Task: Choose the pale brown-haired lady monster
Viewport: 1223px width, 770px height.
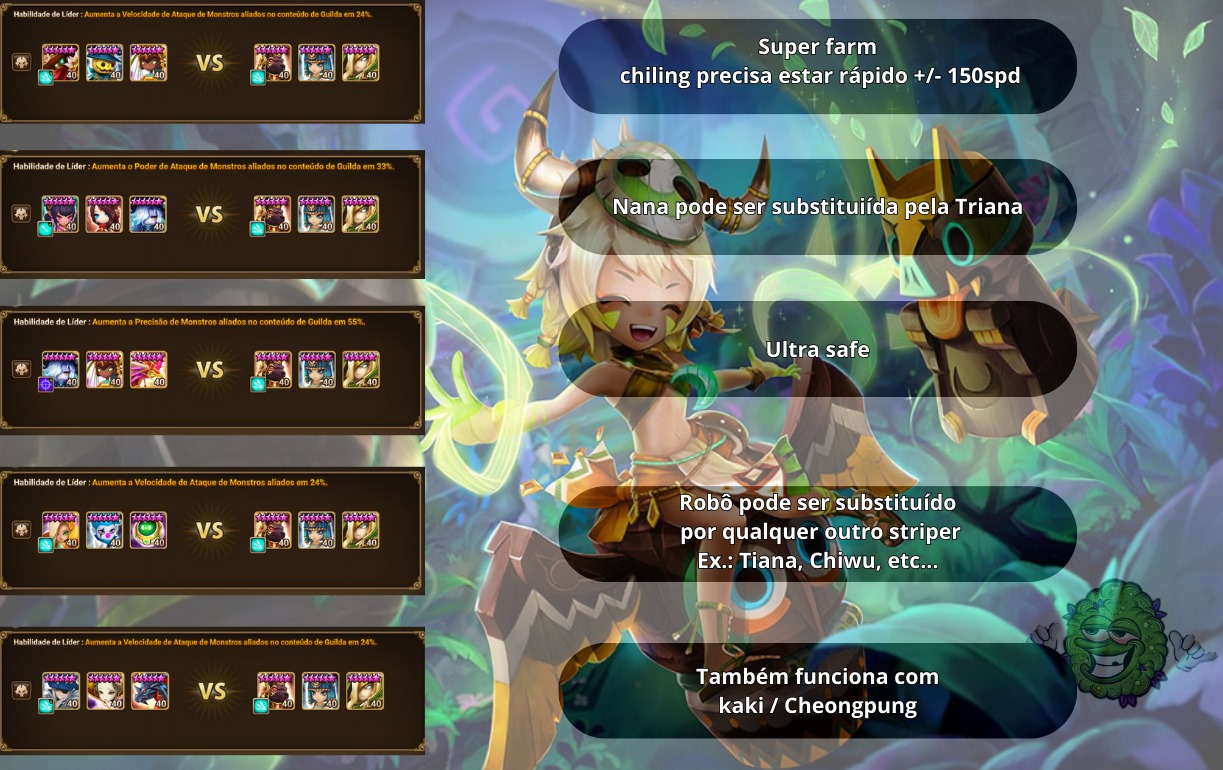Action: pyautogui.click(x=105, y=691)
